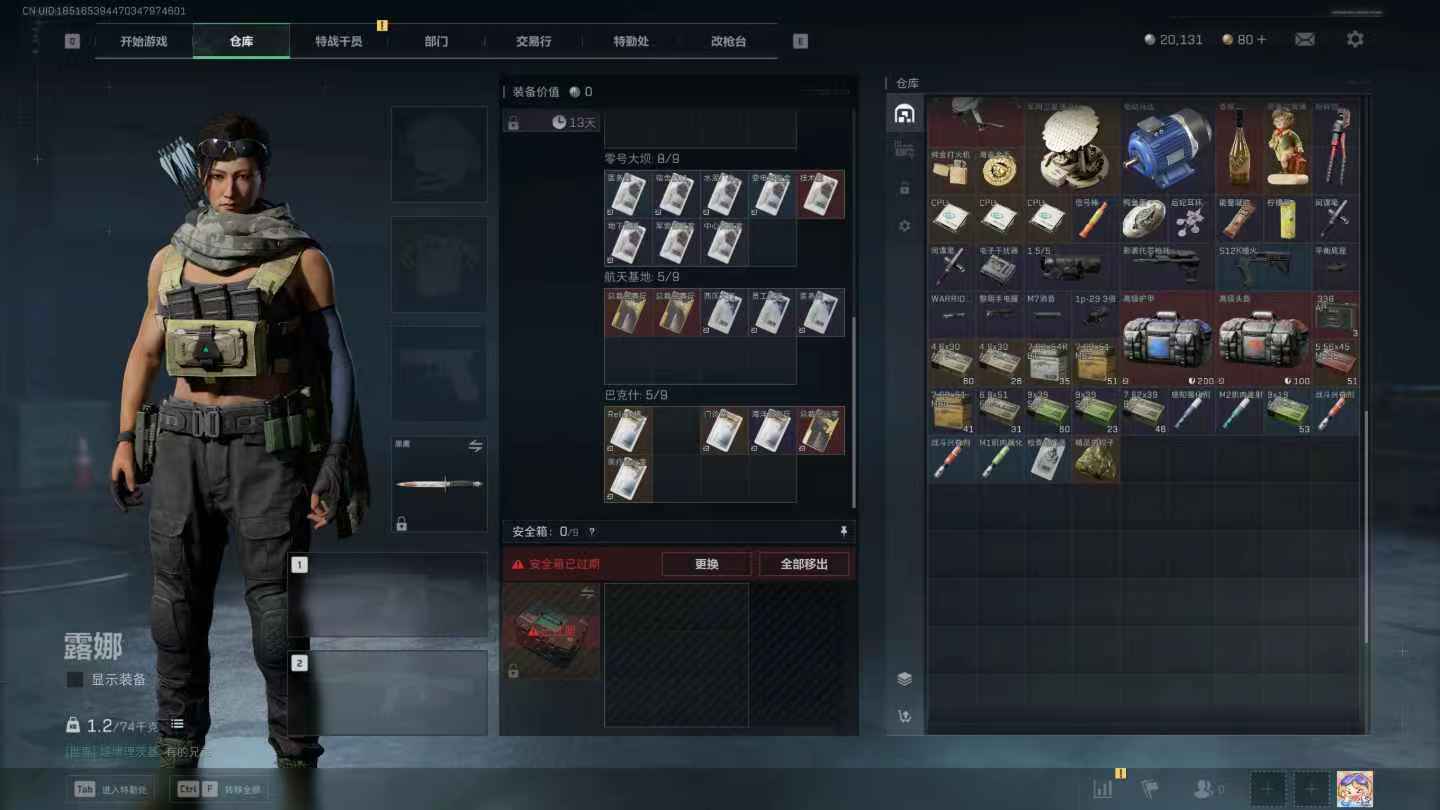Open the 部门 department tab
Image resolution: width=1440 pixels, height=810 pixels.
pyautogui.click(x=436, y=41)
